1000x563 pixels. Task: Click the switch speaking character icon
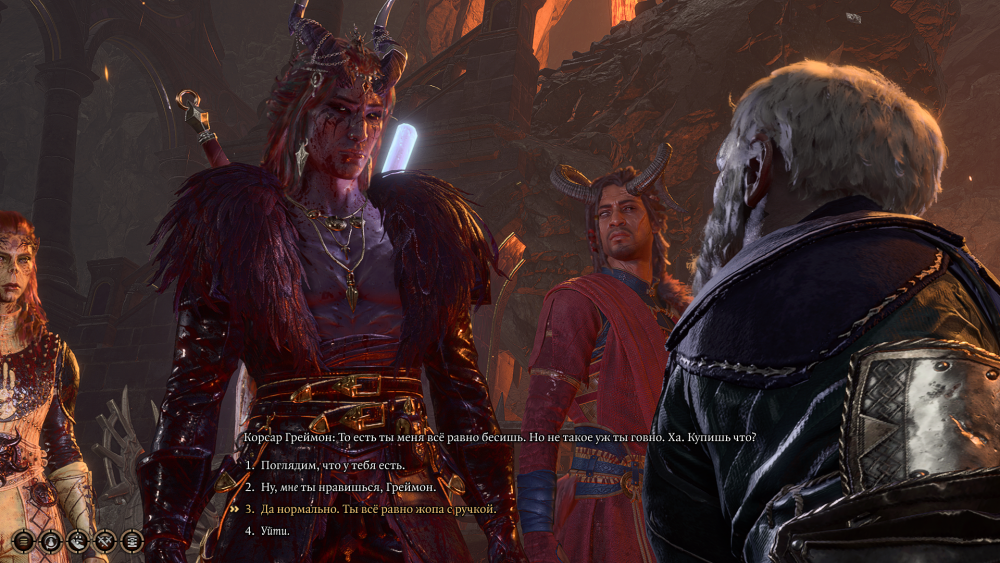[x=51, y=541]
